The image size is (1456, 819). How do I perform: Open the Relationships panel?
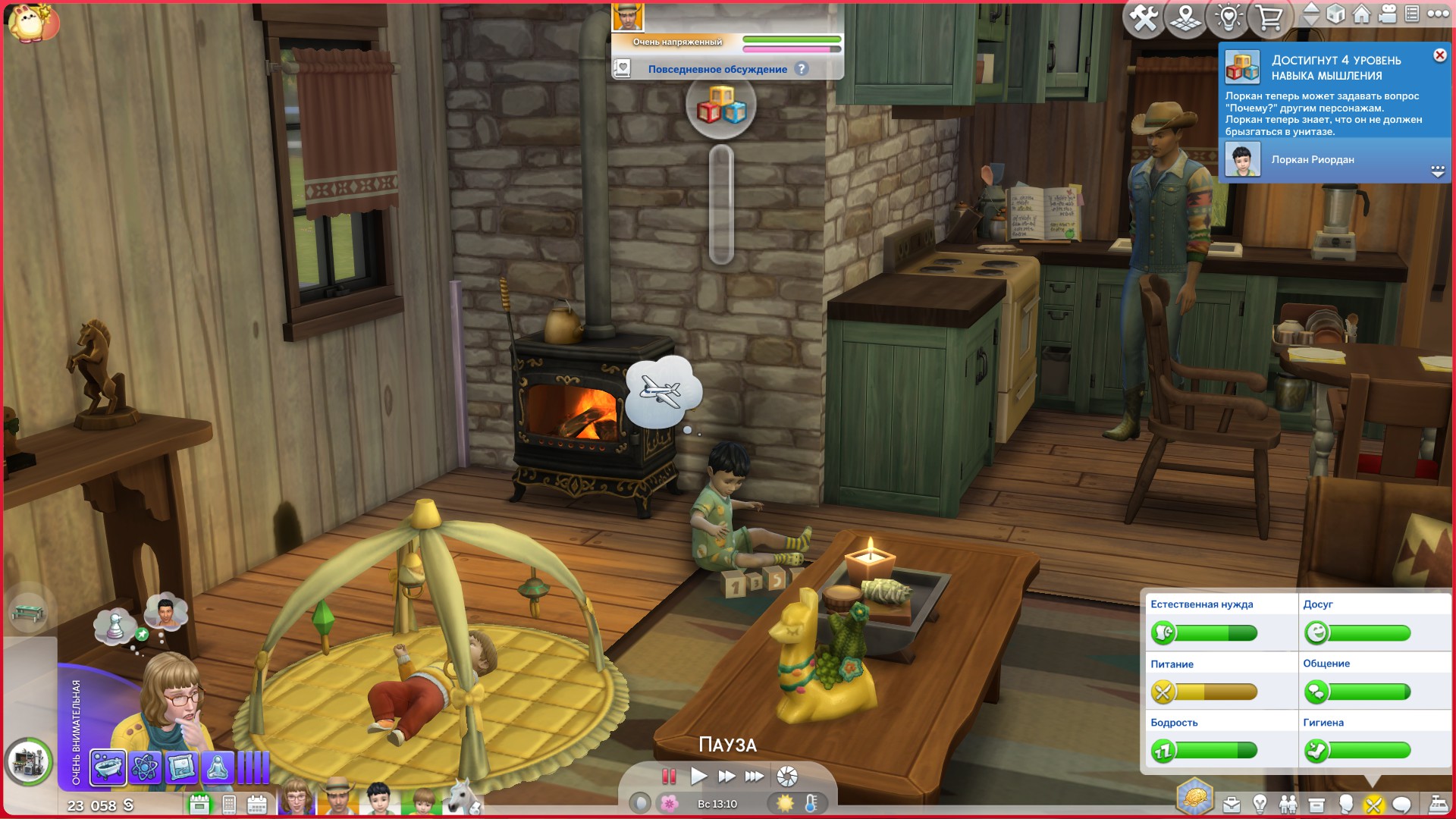pyautogui.click(x=1288, y=804)
